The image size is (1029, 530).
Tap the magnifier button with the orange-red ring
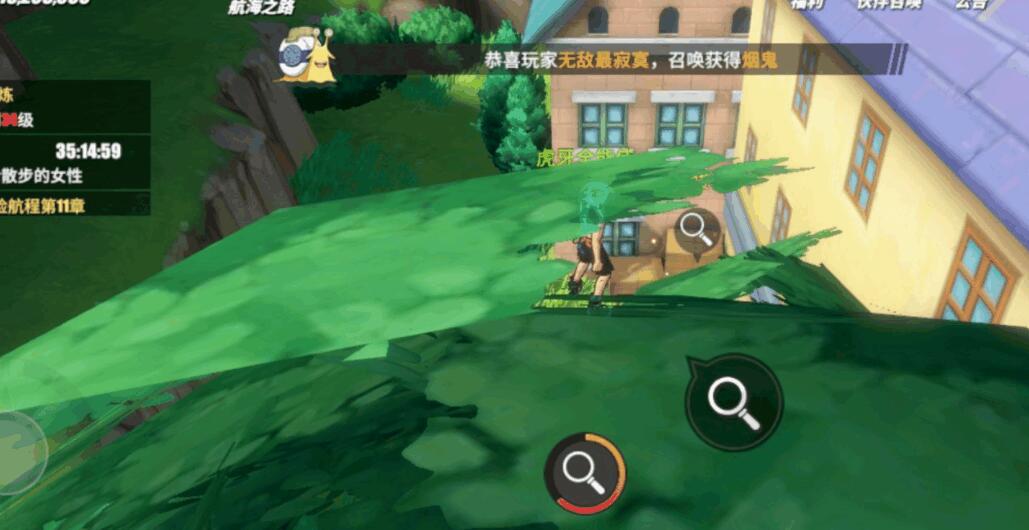585,471
